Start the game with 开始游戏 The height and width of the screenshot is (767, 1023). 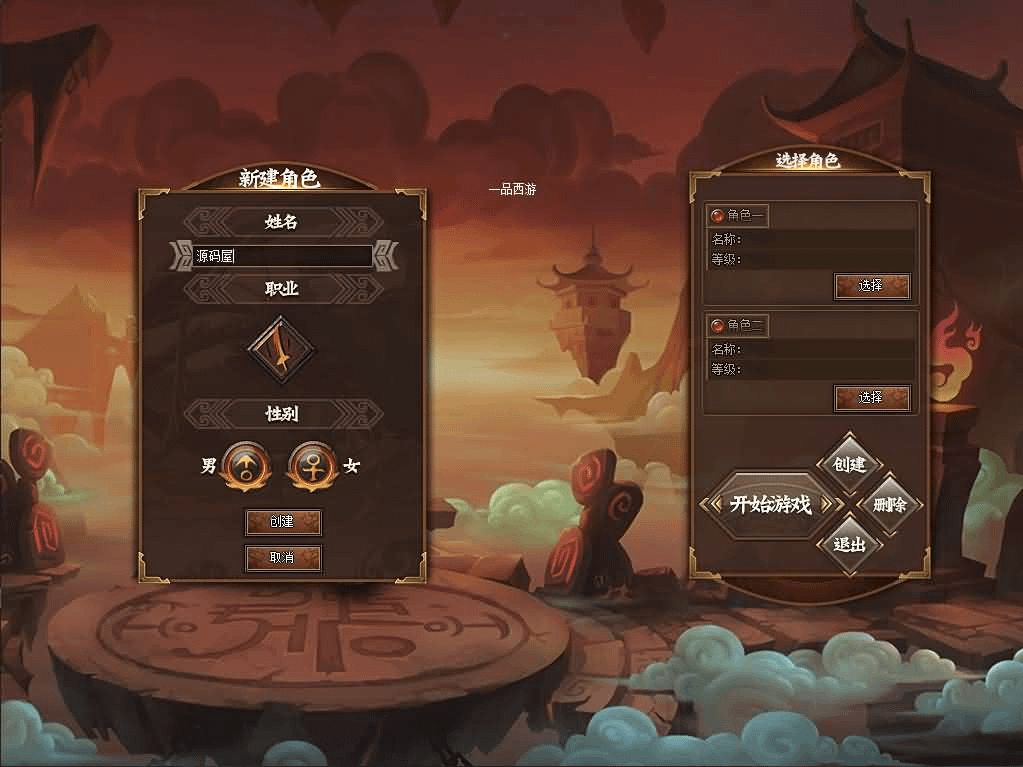click(770, 504)
